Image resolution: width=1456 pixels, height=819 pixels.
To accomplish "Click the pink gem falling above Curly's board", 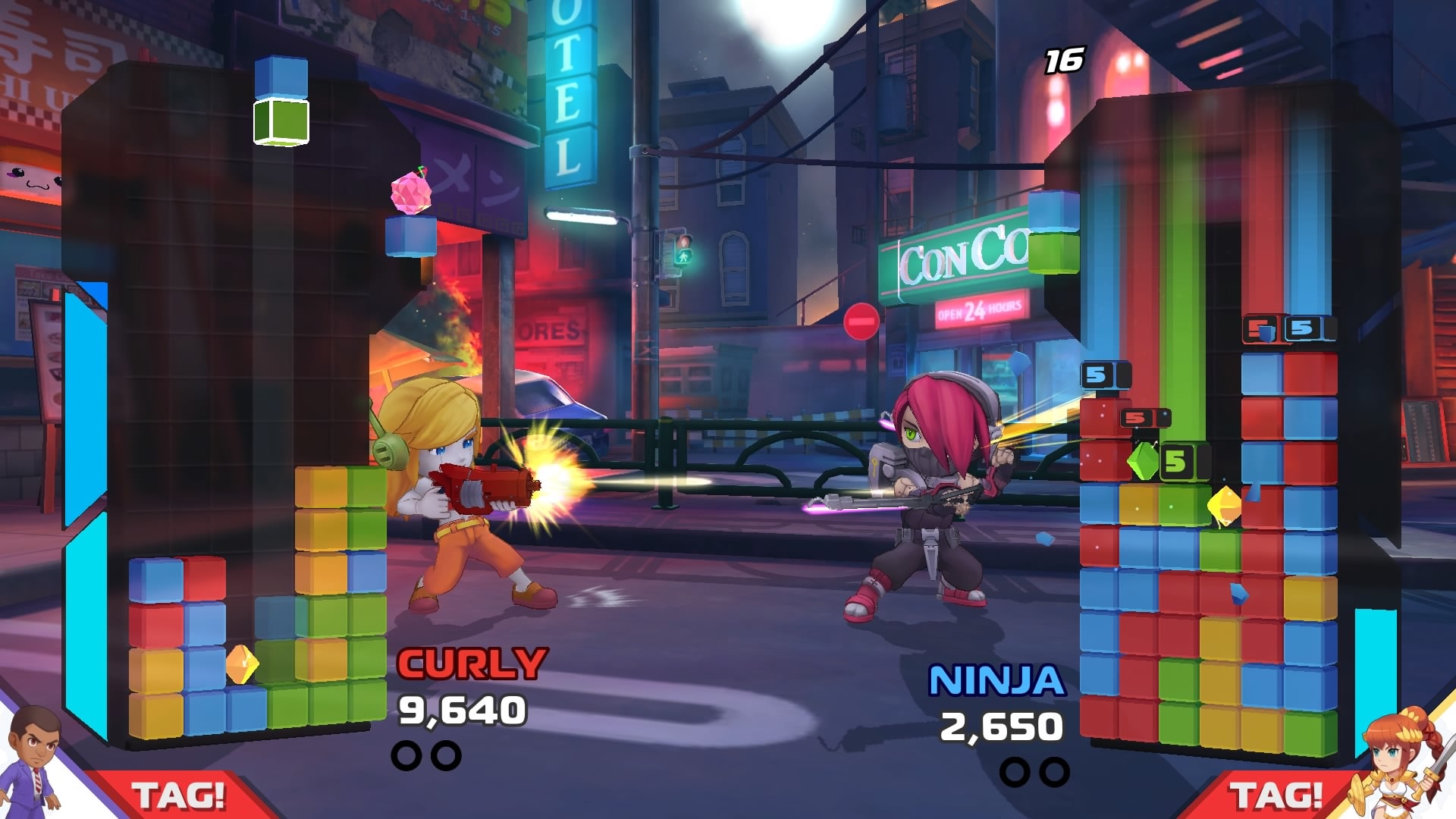I will (x=409, y=193).
